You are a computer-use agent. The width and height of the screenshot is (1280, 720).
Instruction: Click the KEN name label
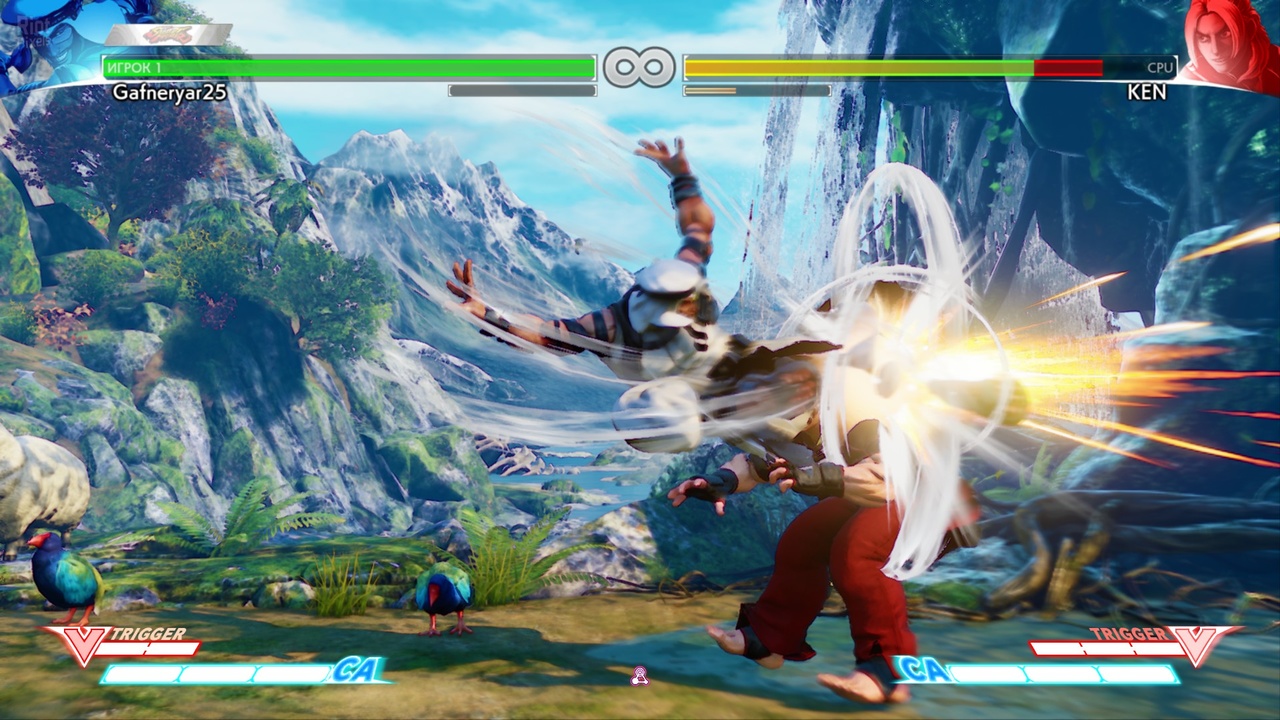tap(1147, 91)
